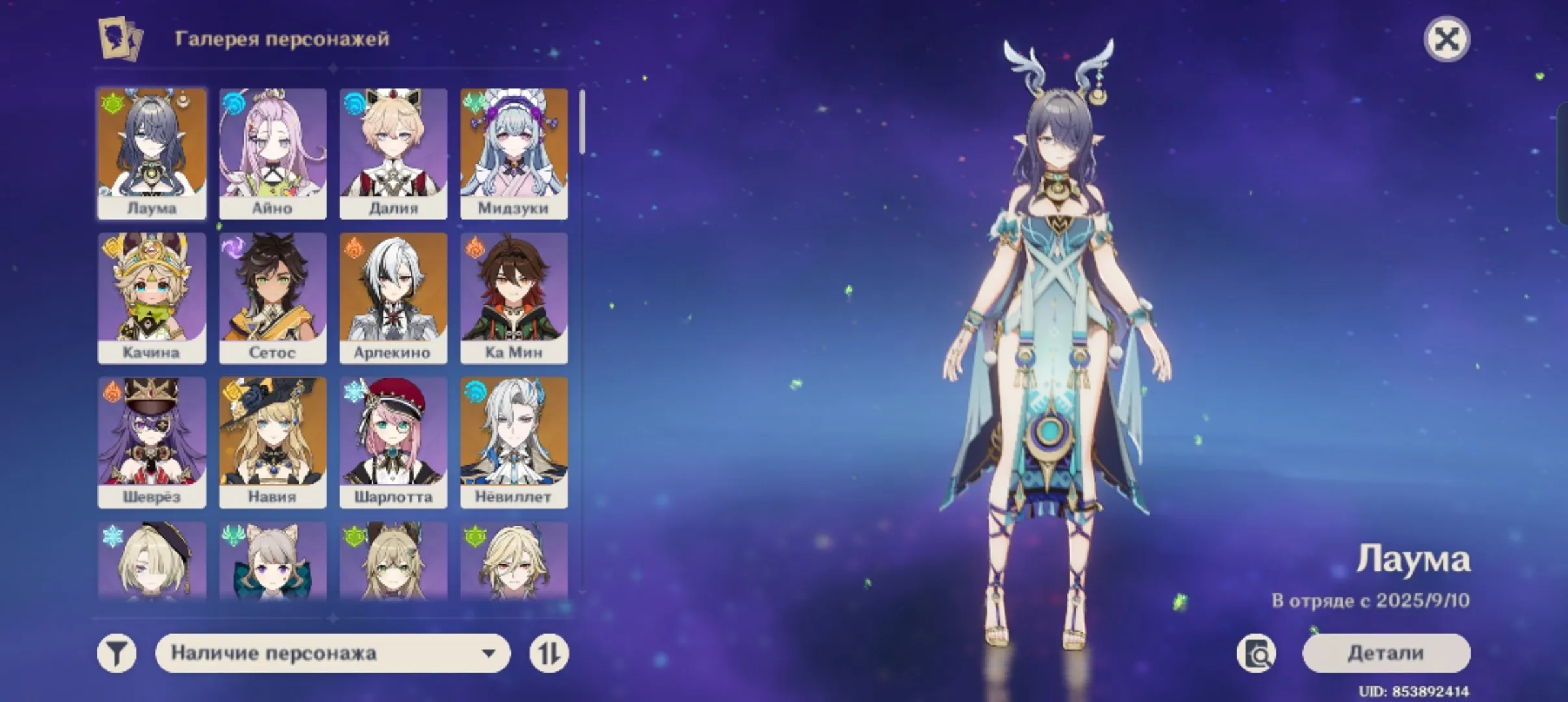Close the character gallery screen
This screenshot has width=1568, height=702.
[1447, 39]
